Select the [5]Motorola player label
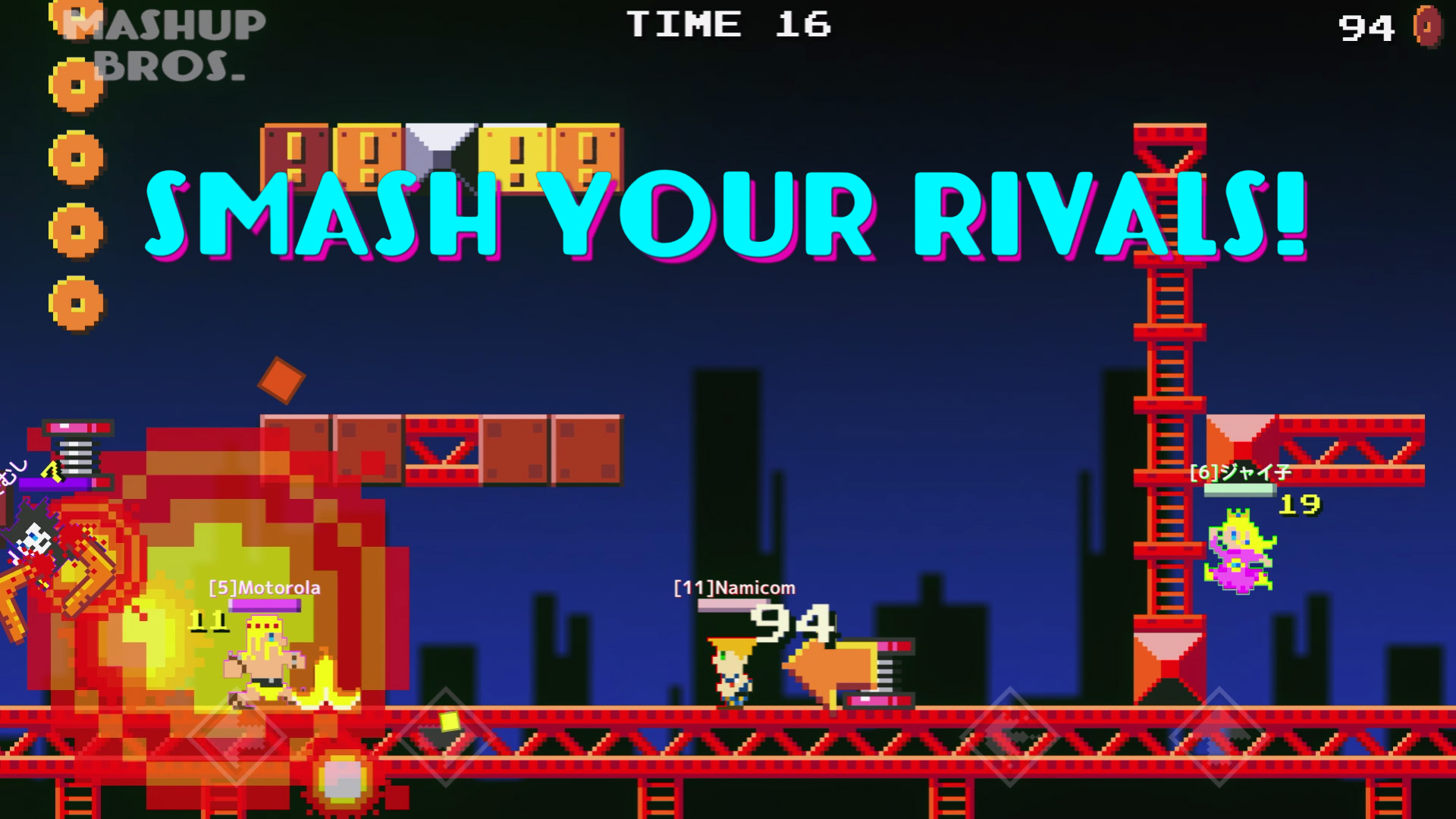The image size is (1456, 819). coord(265,587)
